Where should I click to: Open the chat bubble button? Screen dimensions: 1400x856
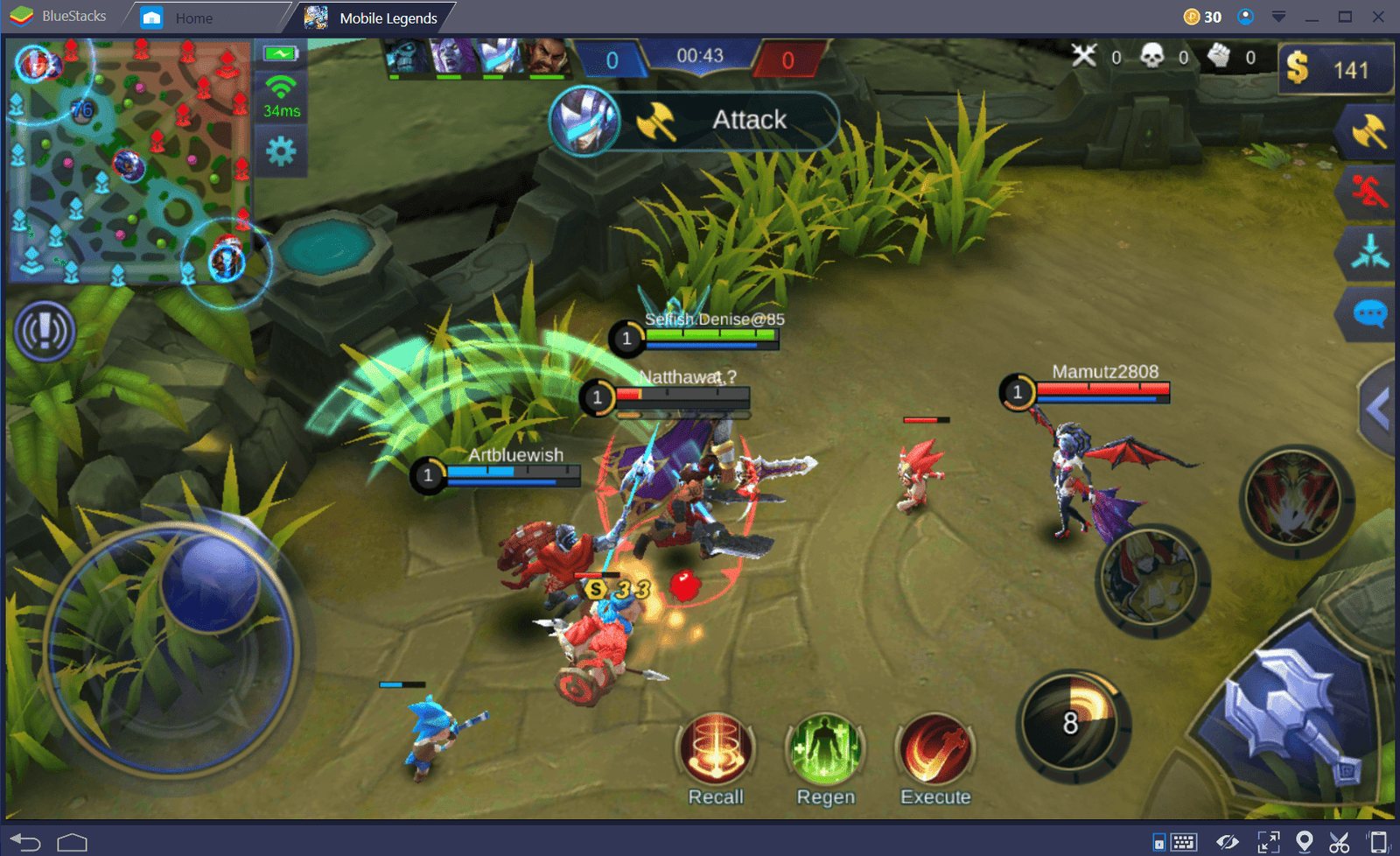pyautogui.click(x=1368, y=312)
